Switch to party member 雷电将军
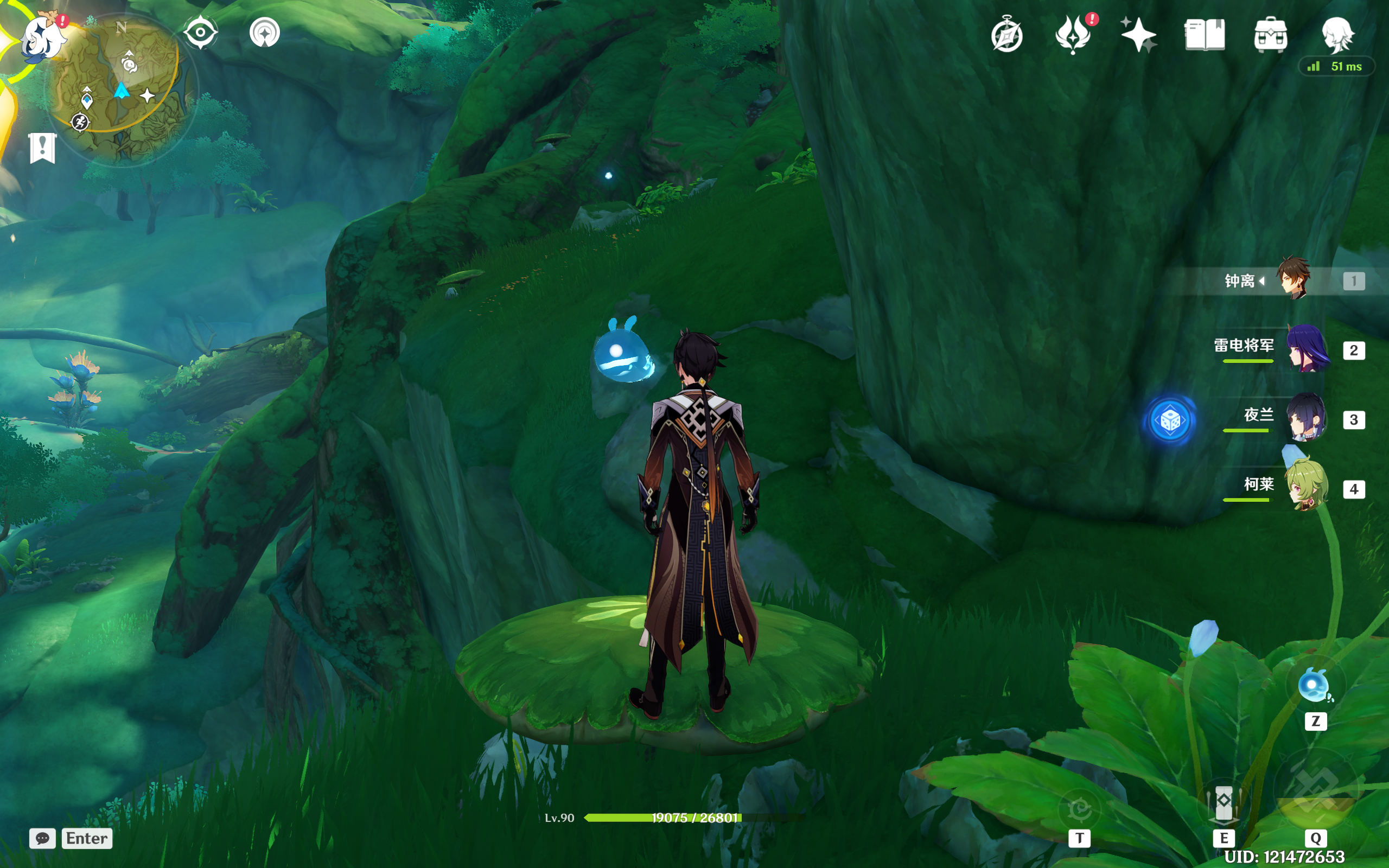The width and height of the screenshot is (1389, 868). pos(1308,349)
